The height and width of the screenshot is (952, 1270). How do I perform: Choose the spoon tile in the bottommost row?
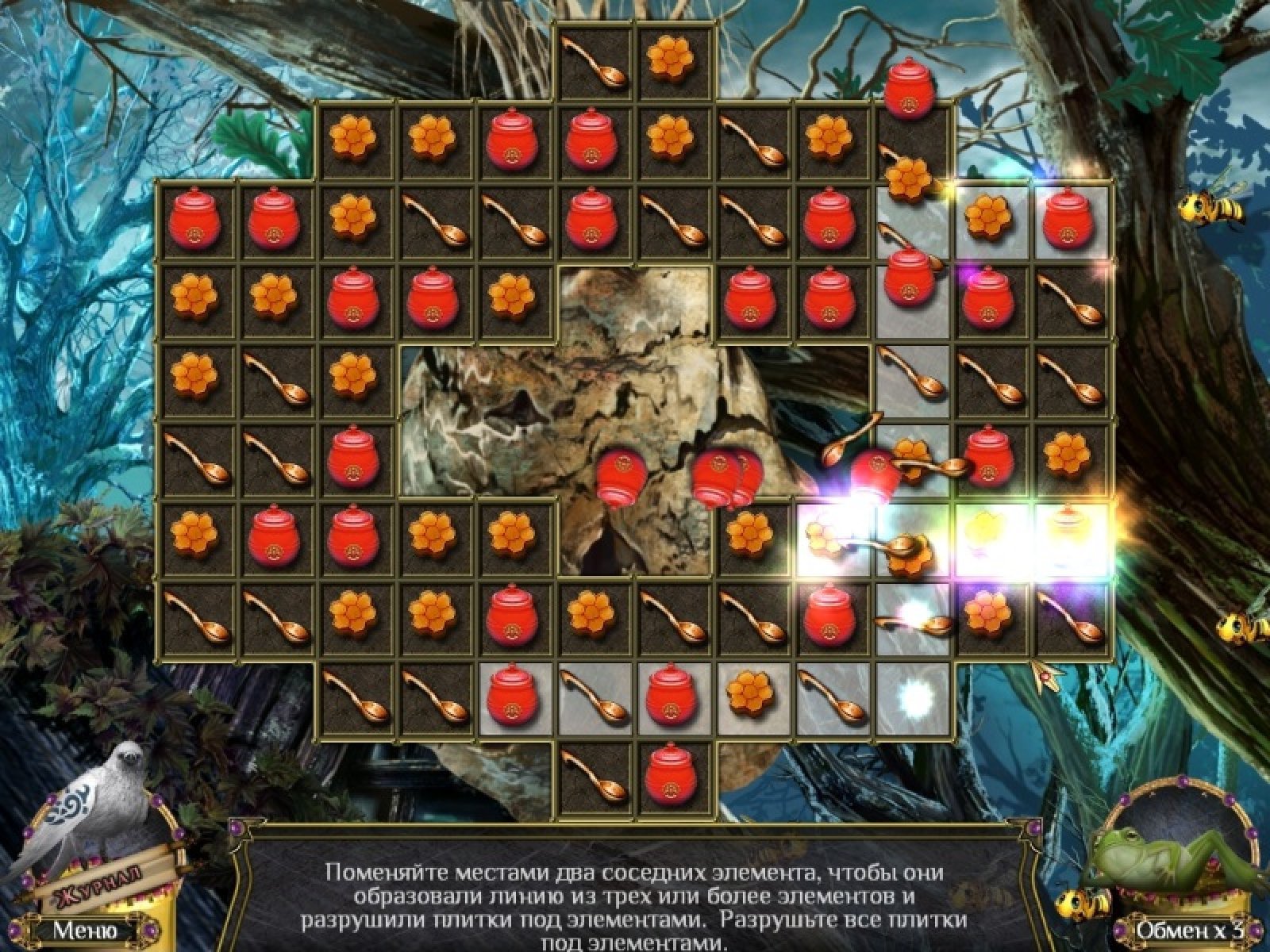595,774
